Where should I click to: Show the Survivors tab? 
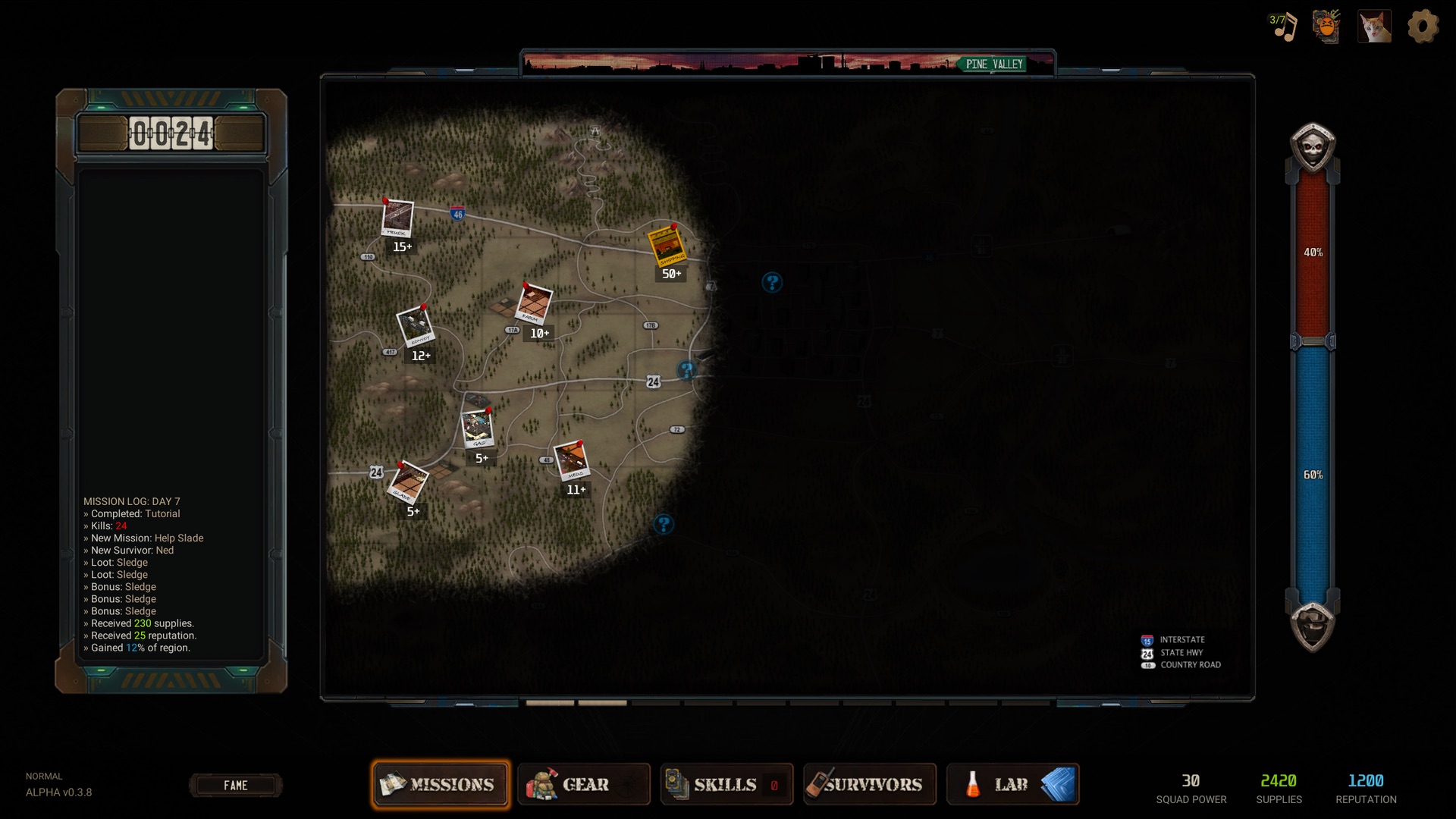point(870,784)
